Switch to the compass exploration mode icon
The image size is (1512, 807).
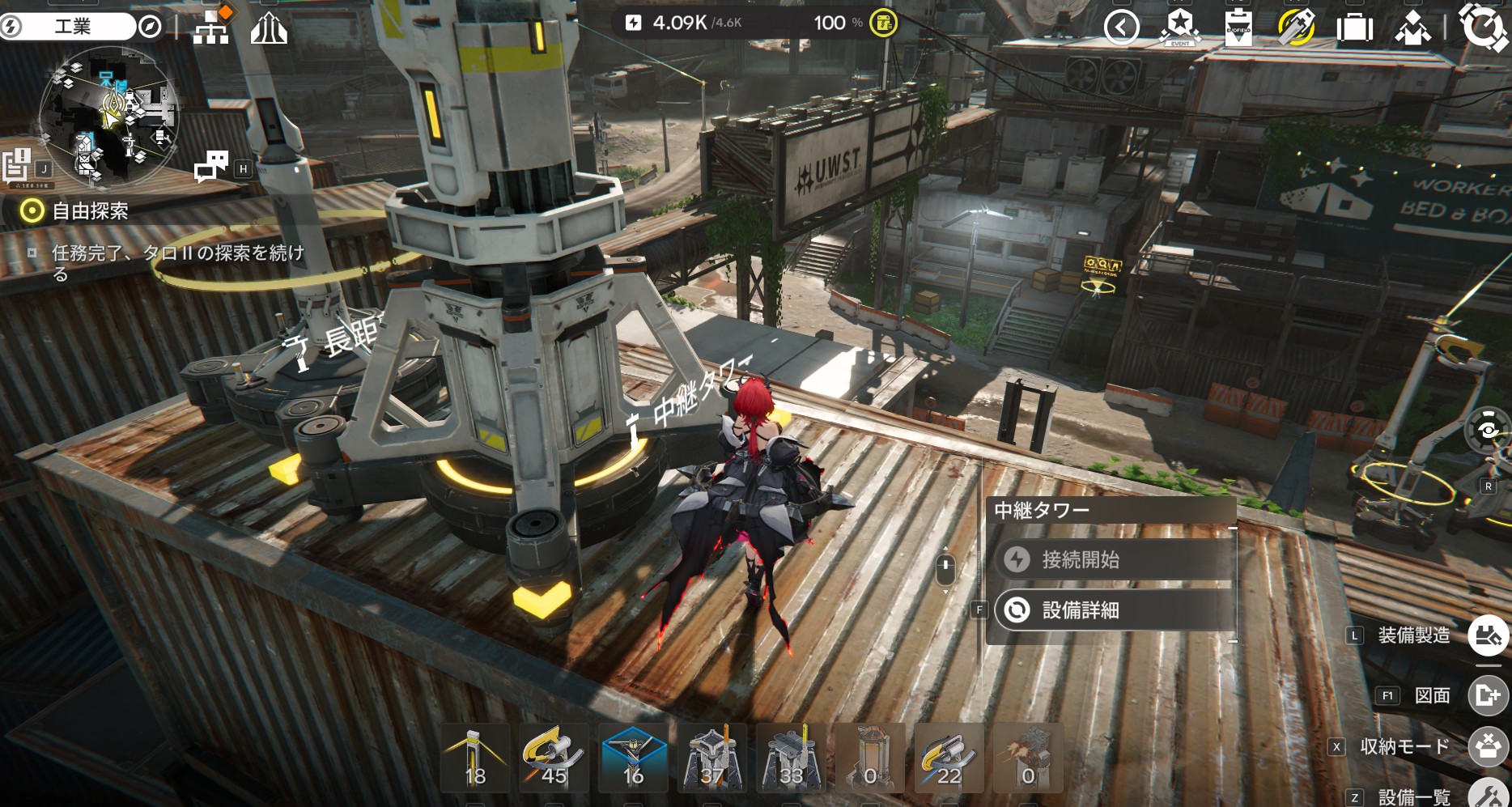click(x=150, y=27)
